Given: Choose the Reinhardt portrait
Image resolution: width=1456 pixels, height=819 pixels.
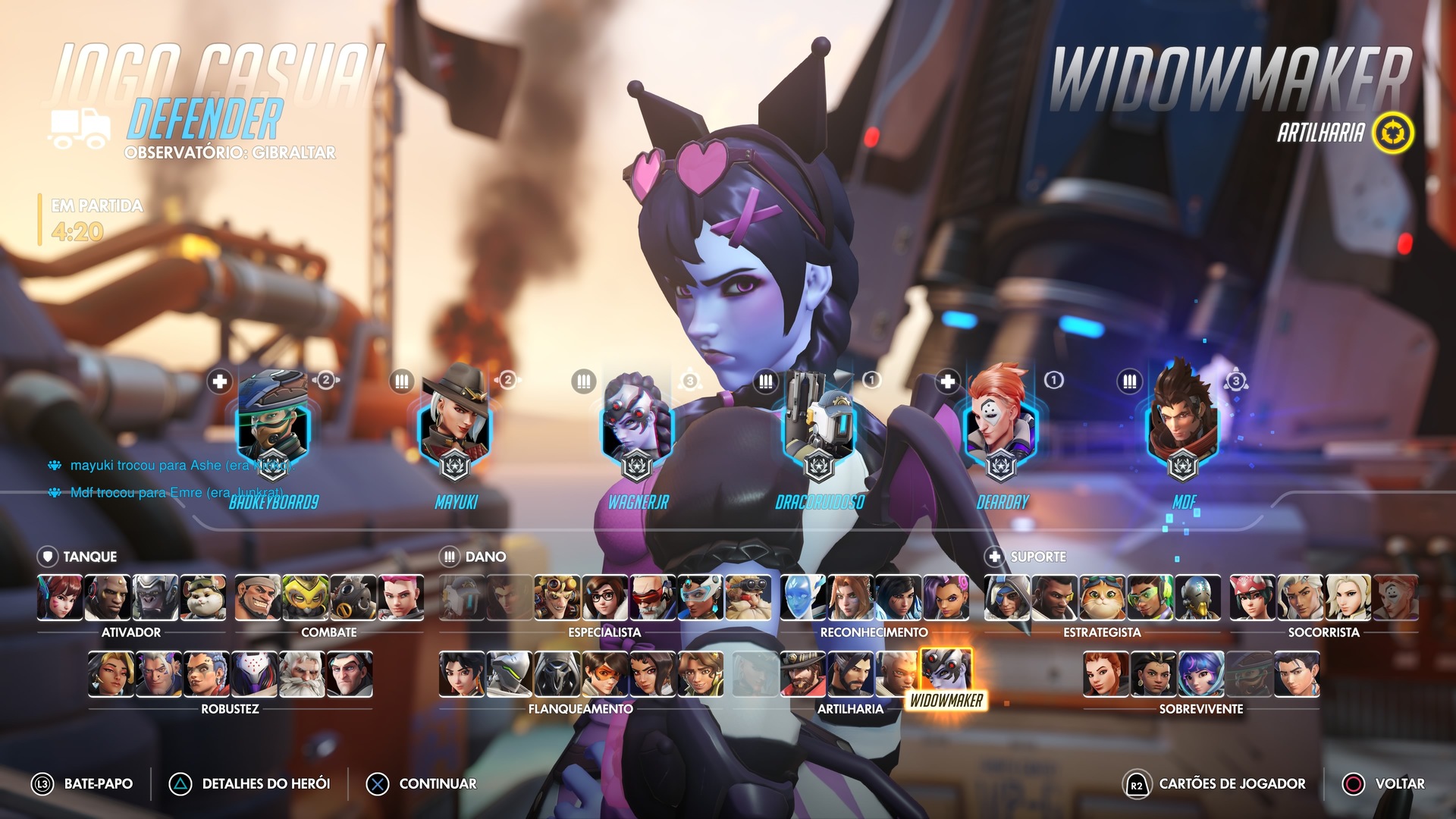Looking at the screenshot, I should (x=302, y=674).
